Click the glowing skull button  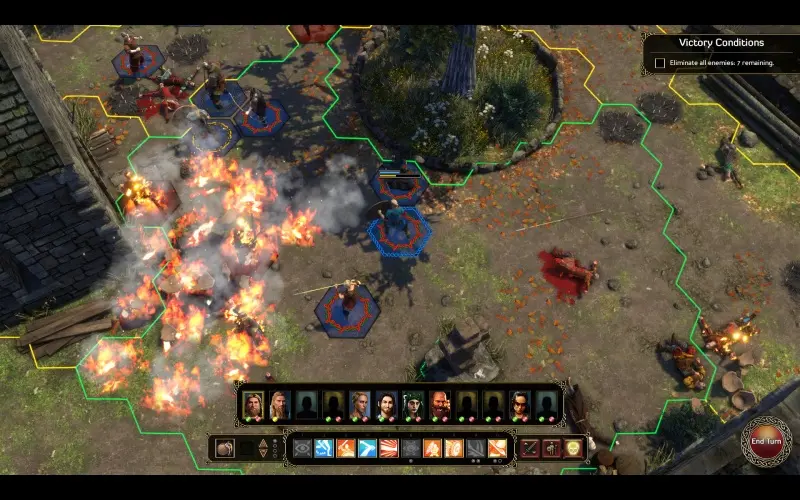573,448
